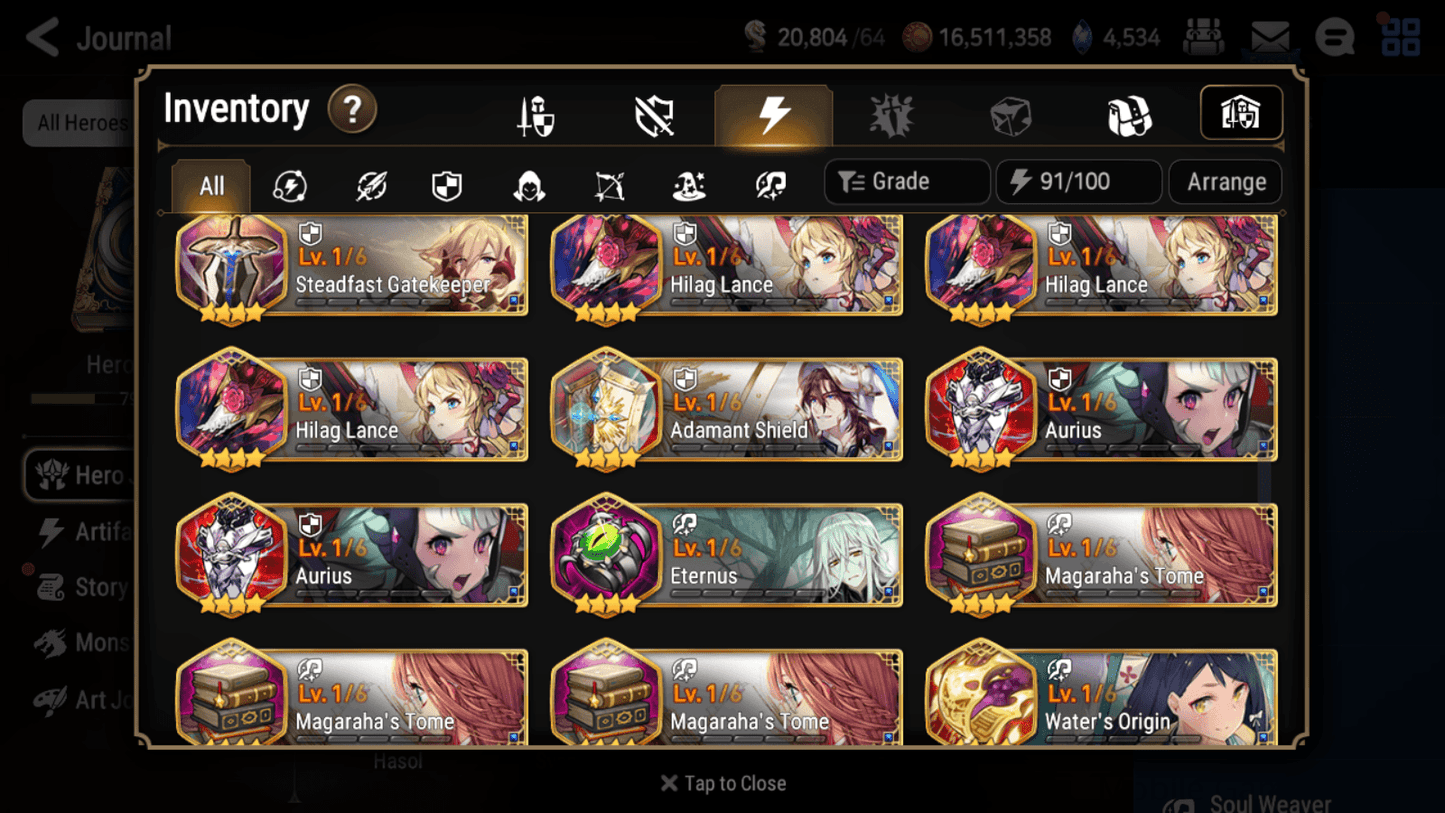Filter artifacts by Thief class hooded icon
The height and width of the screenshot is (813, 1445).
(x=527, y=183)
